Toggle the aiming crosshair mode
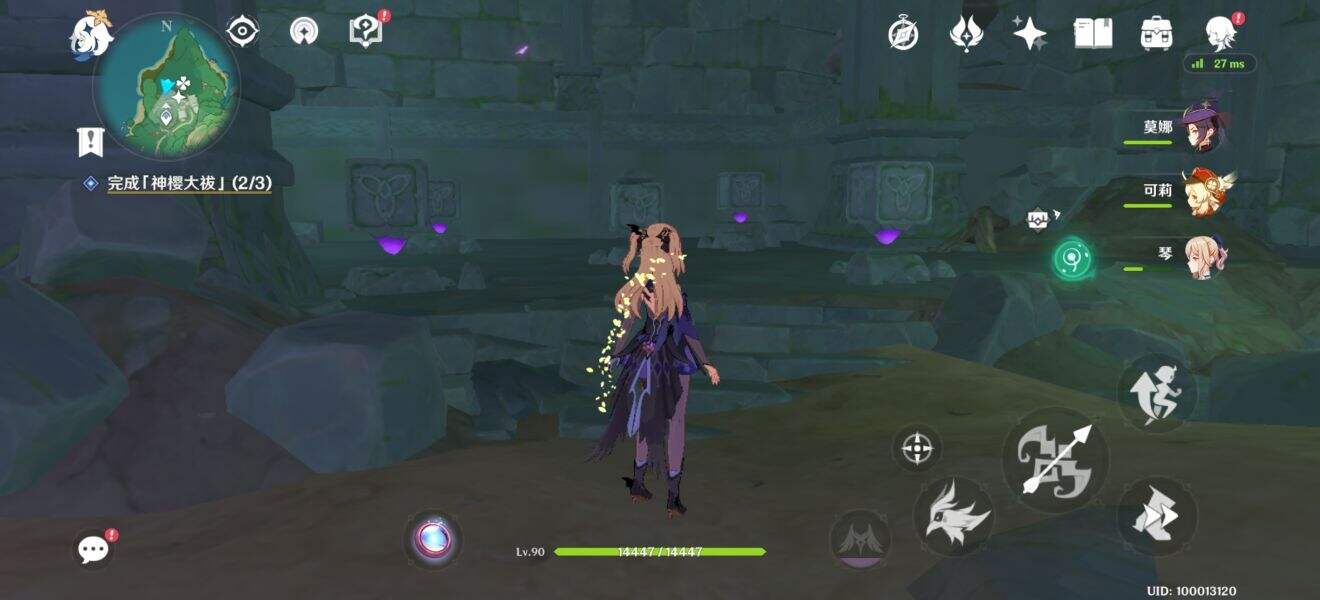 (917, 447)
